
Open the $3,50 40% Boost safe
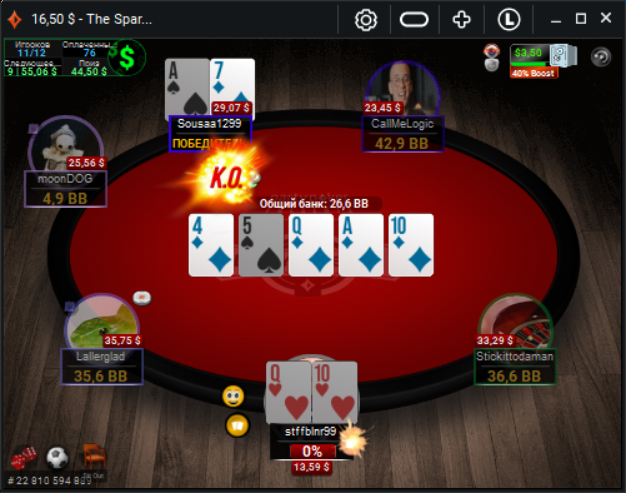point(541,58)
